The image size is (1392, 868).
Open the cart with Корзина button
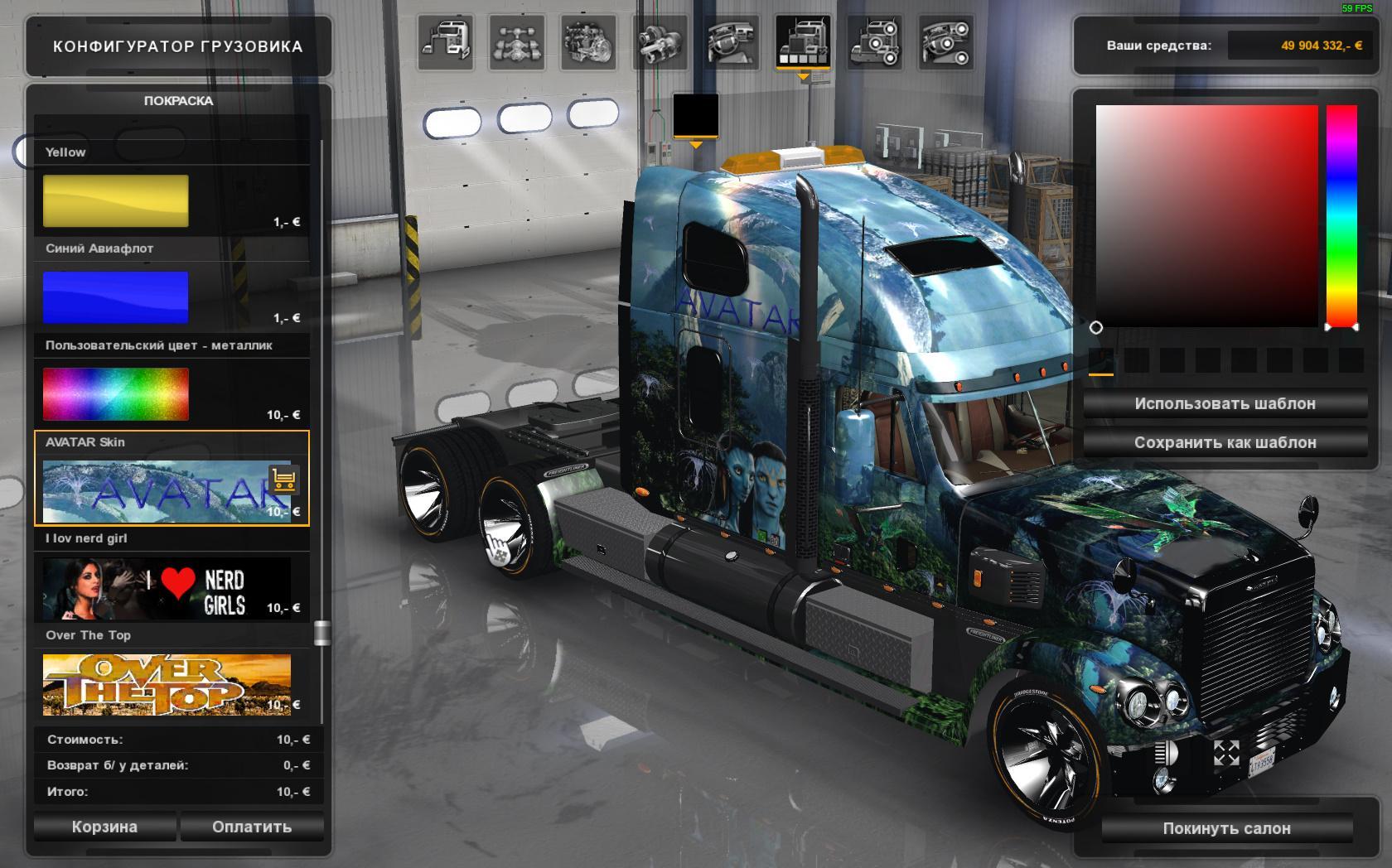pyautogui.click(x=104, y=827)
